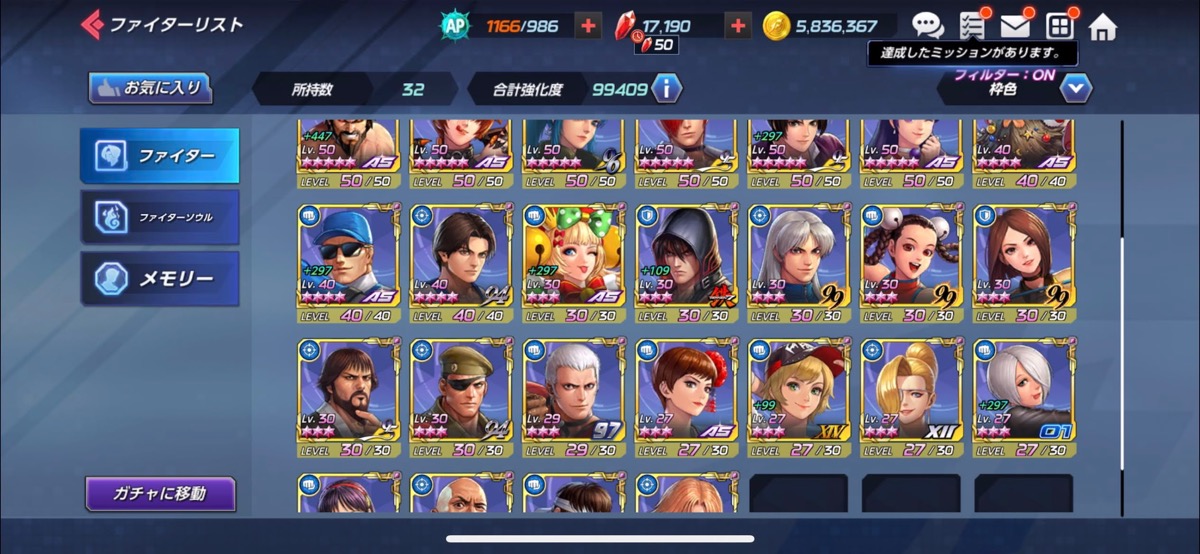Open the mission checklist icon
Viewport: 1200px width, 554px height.
pyautogui.click(x=971, y=27)
